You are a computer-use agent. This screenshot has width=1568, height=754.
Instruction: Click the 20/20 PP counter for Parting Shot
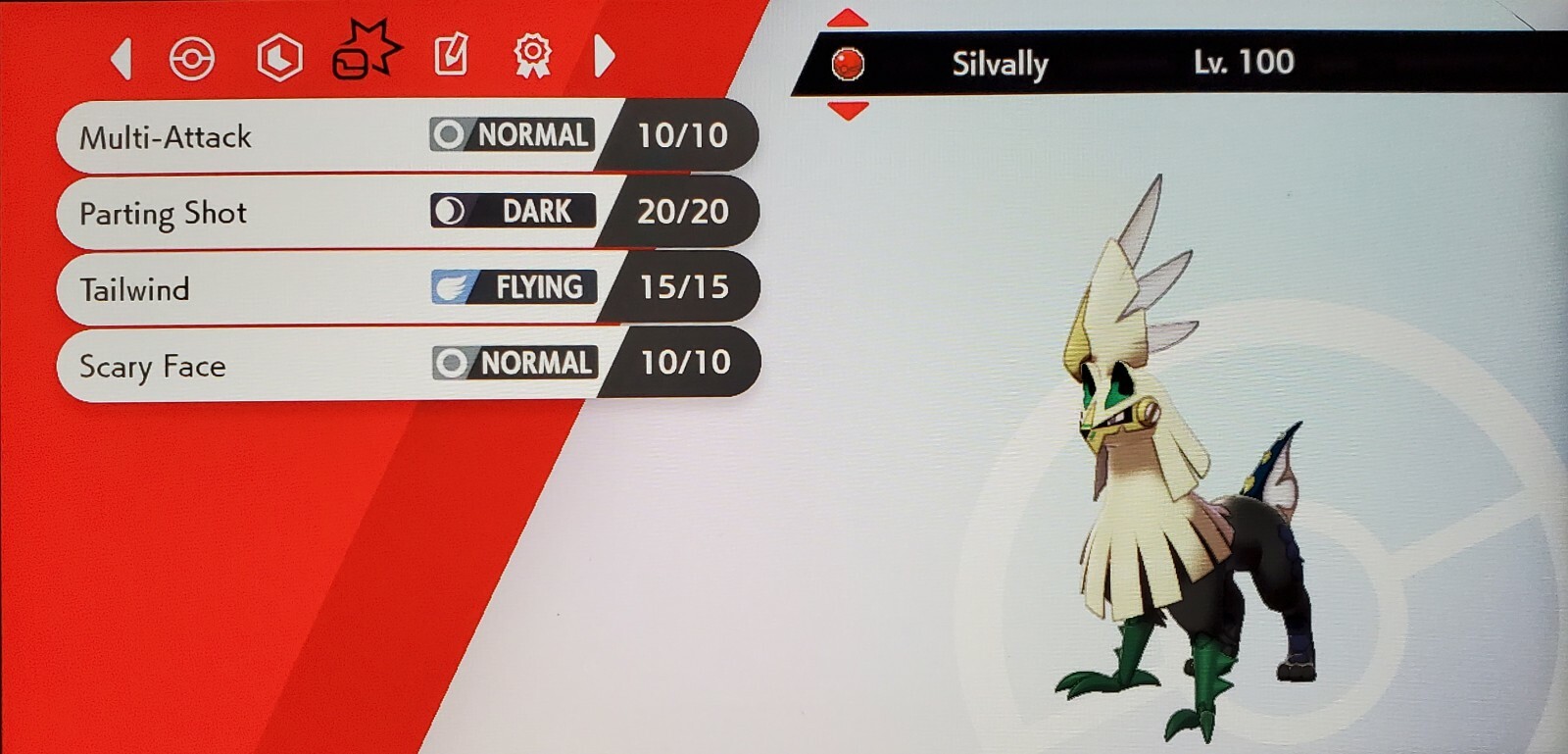pyautogui.click(x=683, y=211)
